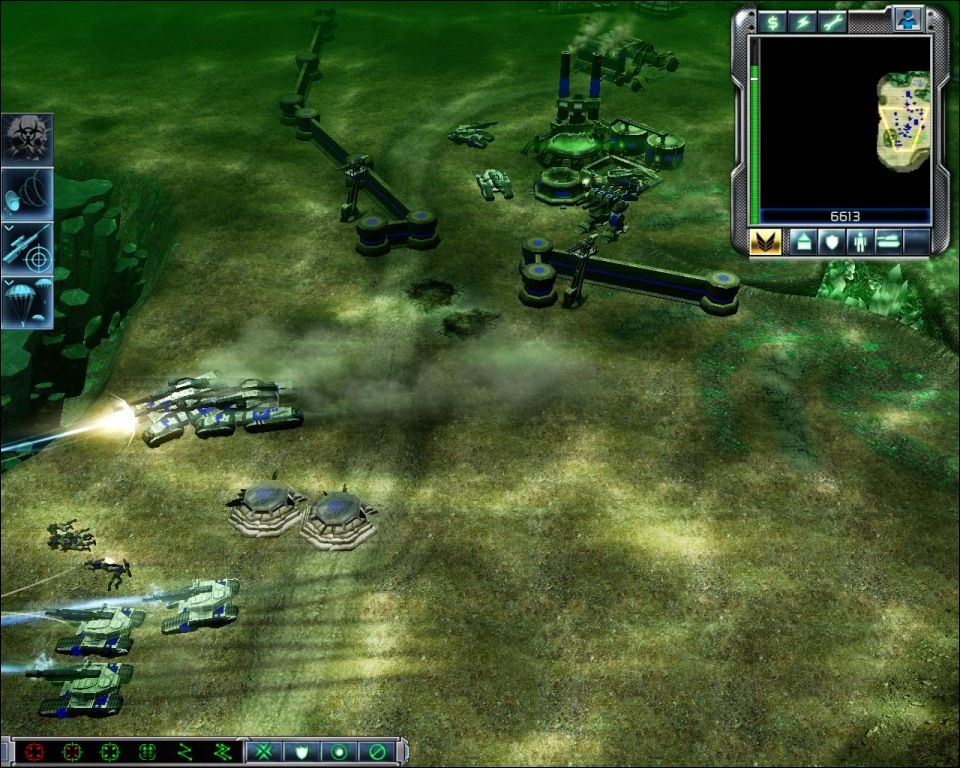Set the guard shield stance

click(x=301, y=751)
